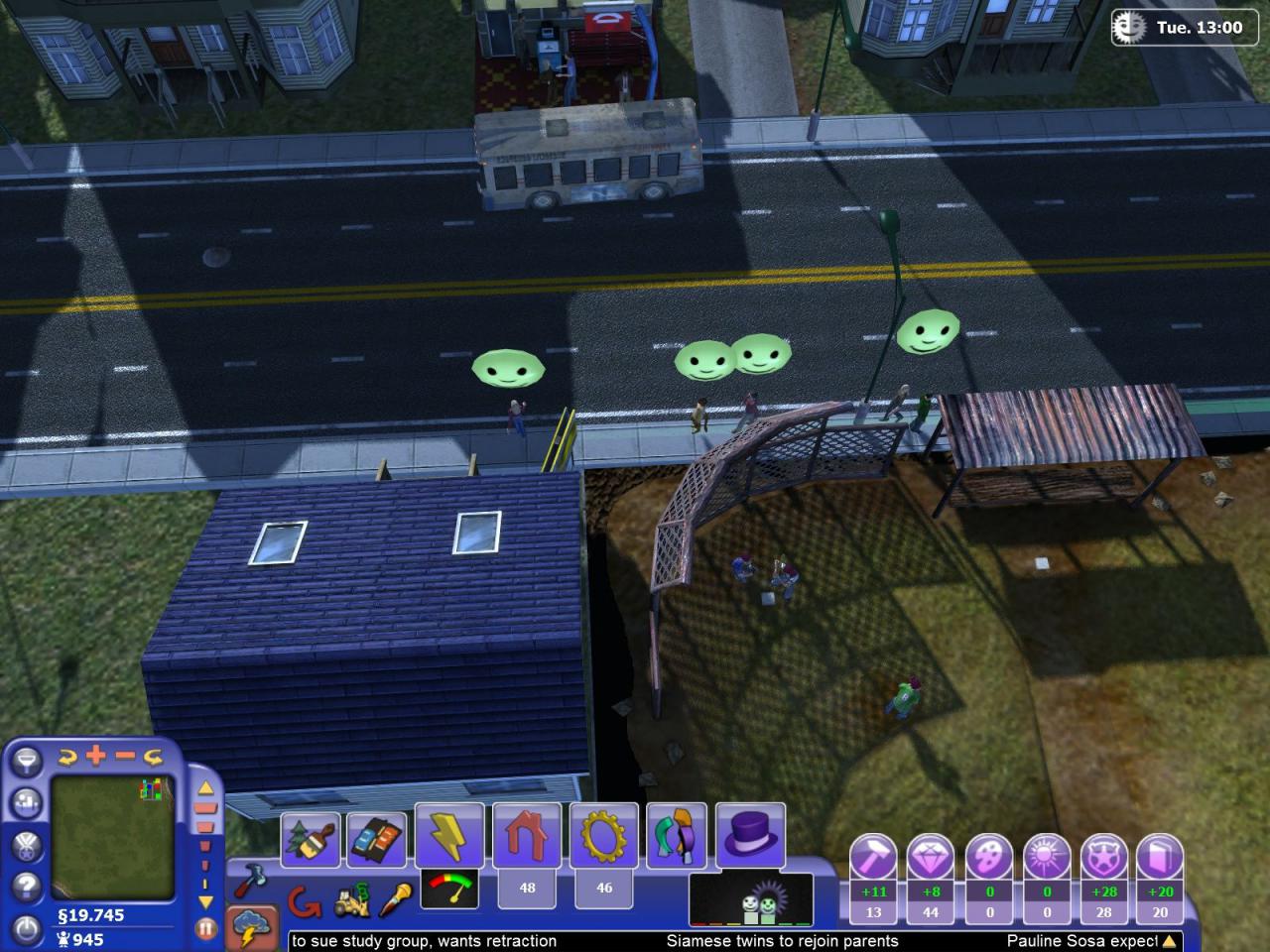
Task: Select the microphone tool
Action: pyautogui.click(x=397, y=899)
